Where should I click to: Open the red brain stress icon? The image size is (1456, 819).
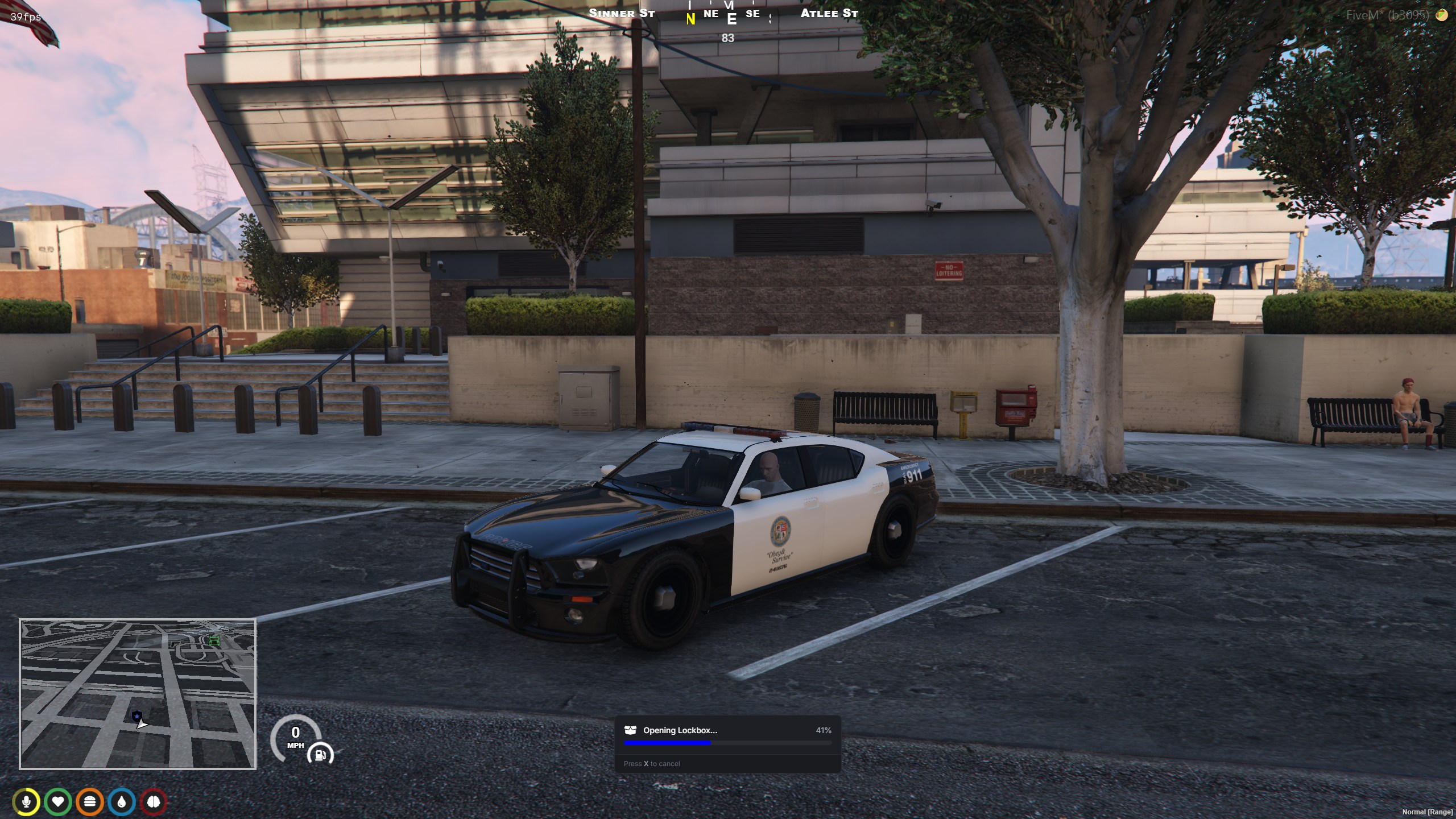(154, 802)
